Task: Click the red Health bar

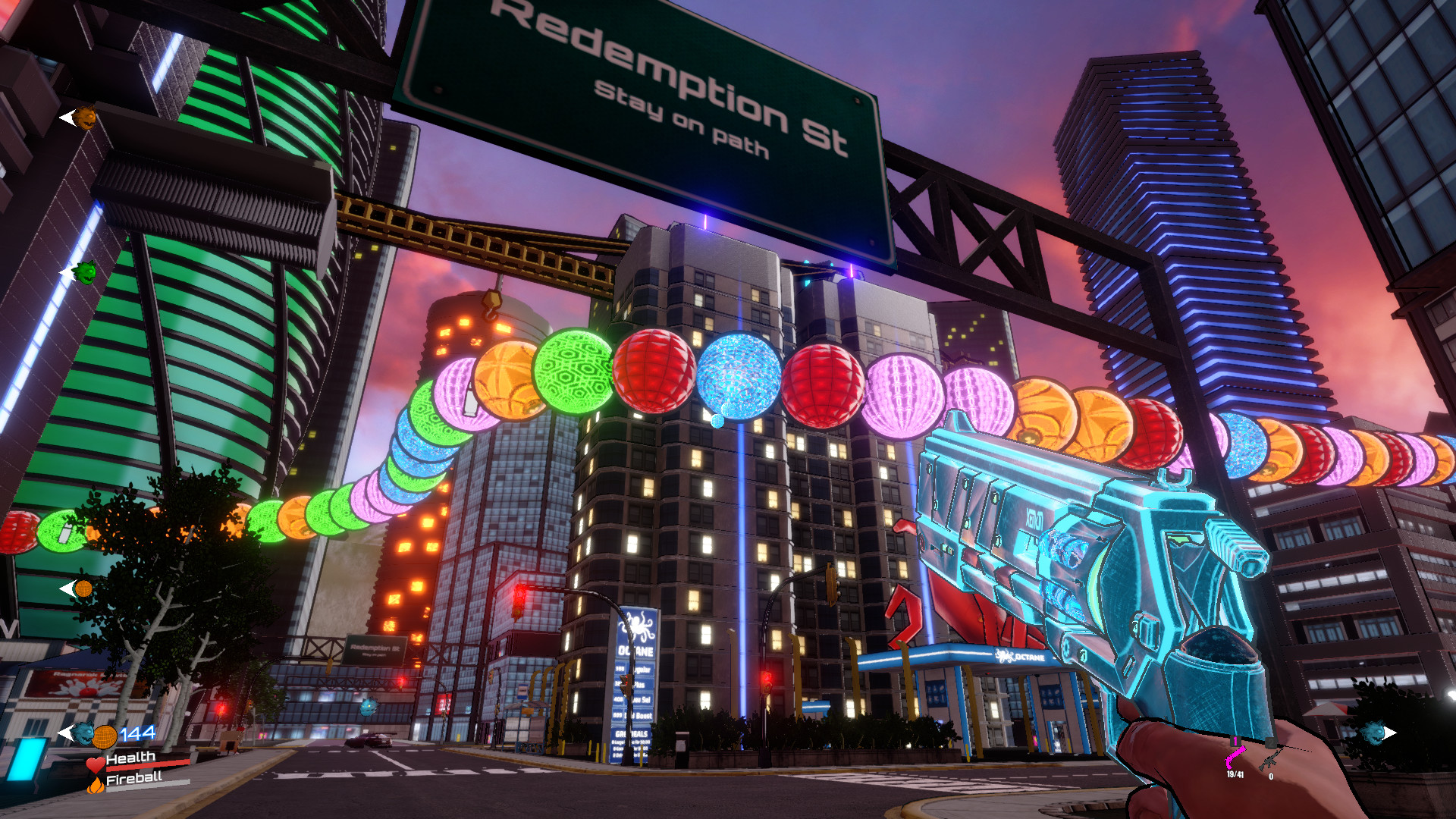Action: (148, 766)
